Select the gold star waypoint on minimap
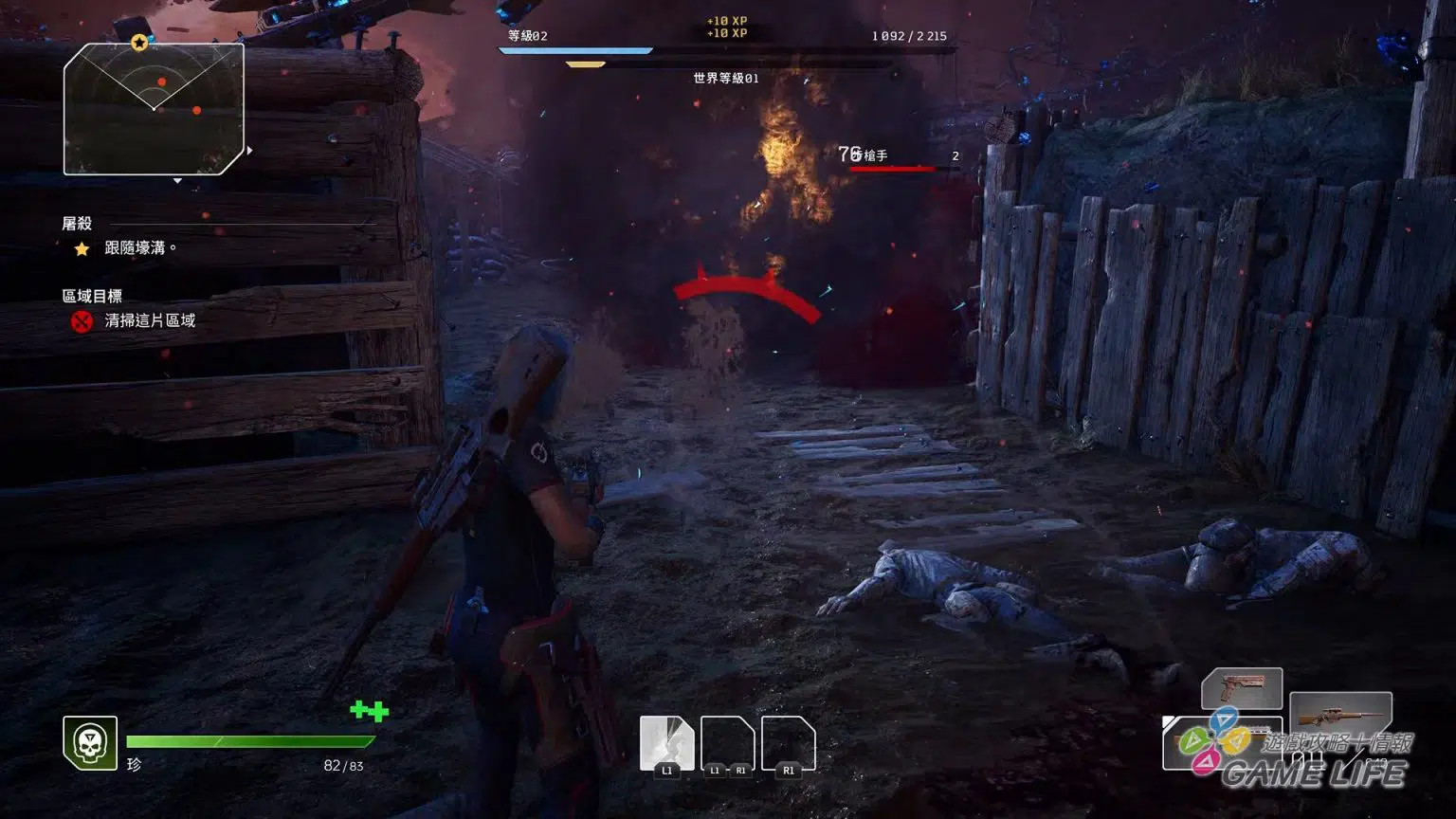 (x=139, y=43)
